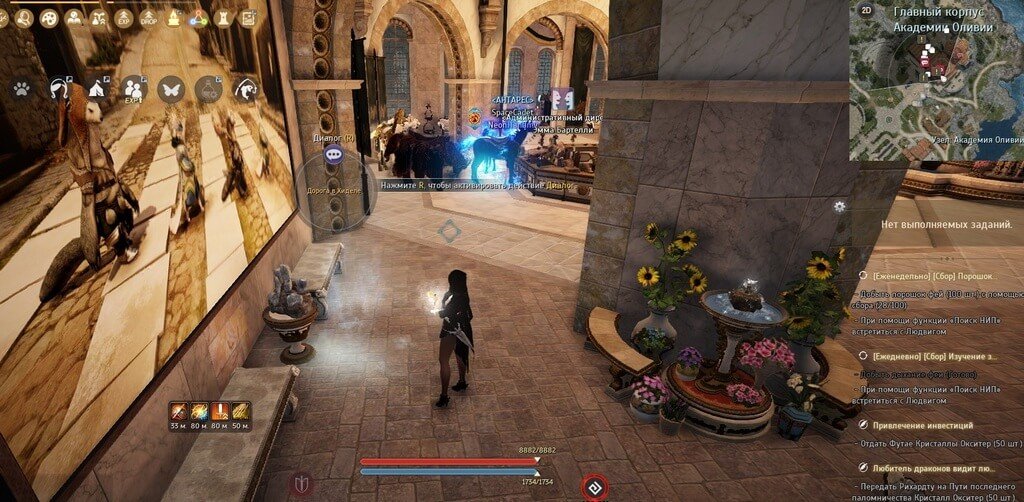The height and width of the screenshot is (502, 1024).
Task: Open the camp tent icon
Action: point(97,89)
